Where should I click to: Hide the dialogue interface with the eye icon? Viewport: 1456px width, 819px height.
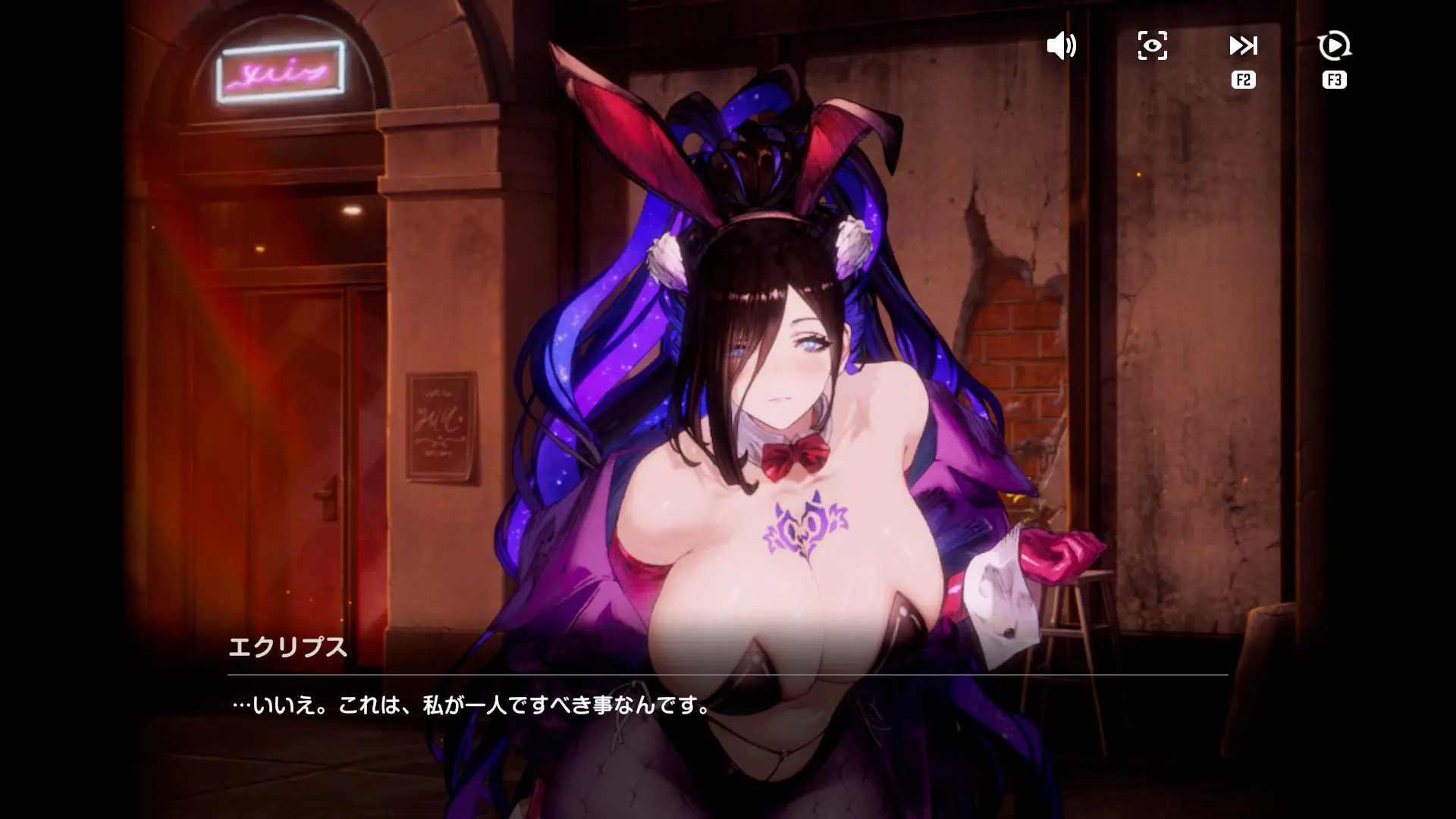[x=1152, y=46]
